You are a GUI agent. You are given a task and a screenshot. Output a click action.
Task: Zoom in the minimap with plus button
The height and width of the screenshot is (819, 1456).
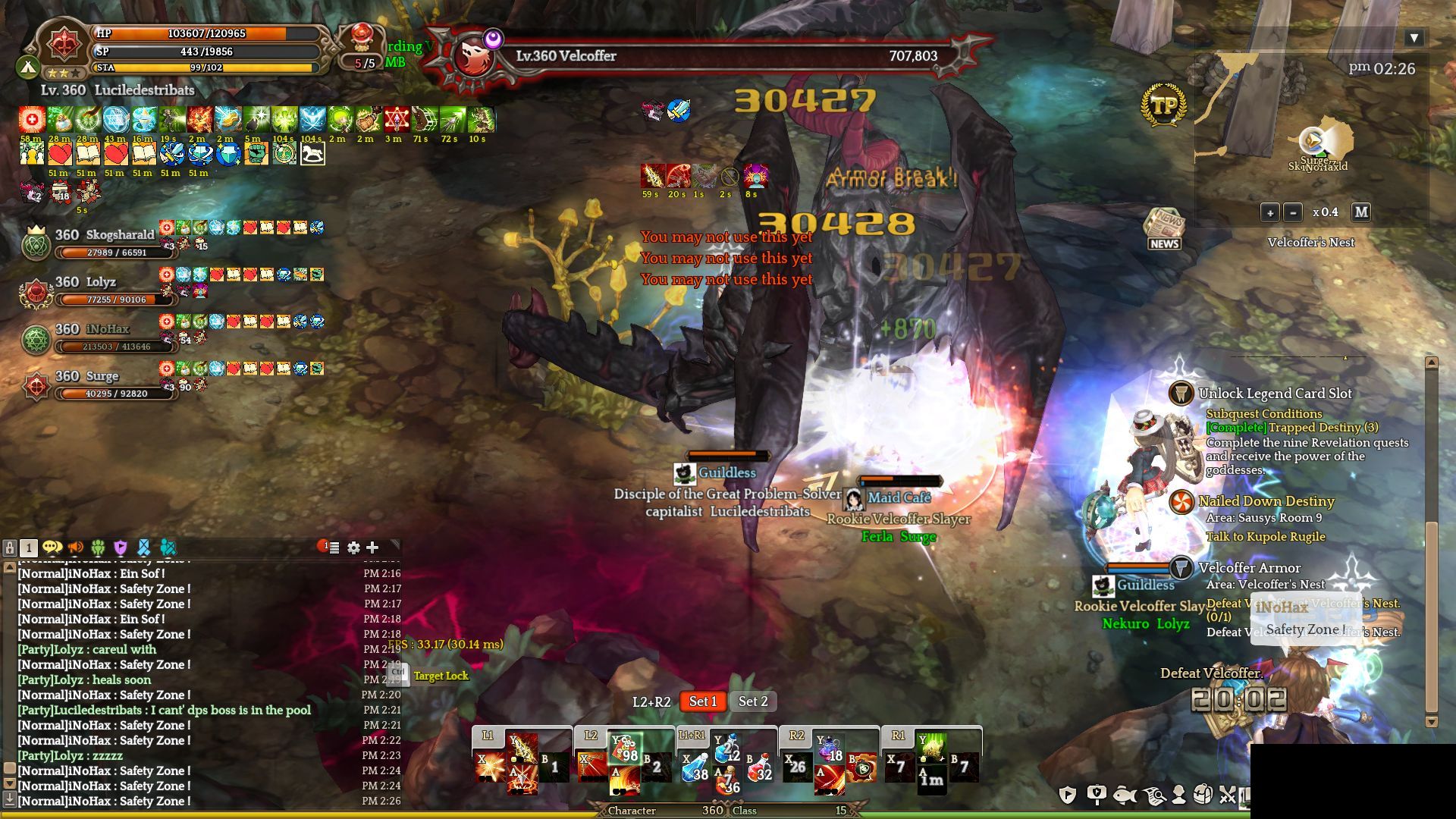[1270, 212]
